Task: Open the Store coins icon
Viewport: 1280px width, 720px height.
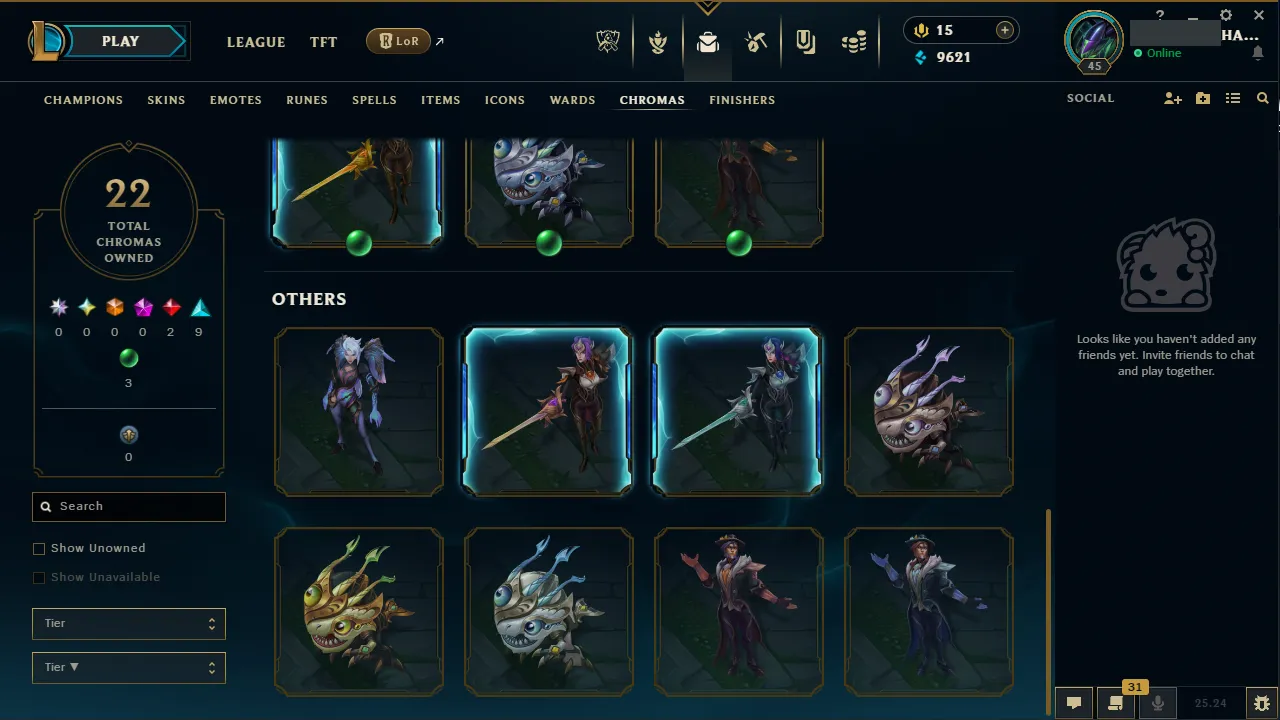Action: pyautogui.click(x=854, y=41)
